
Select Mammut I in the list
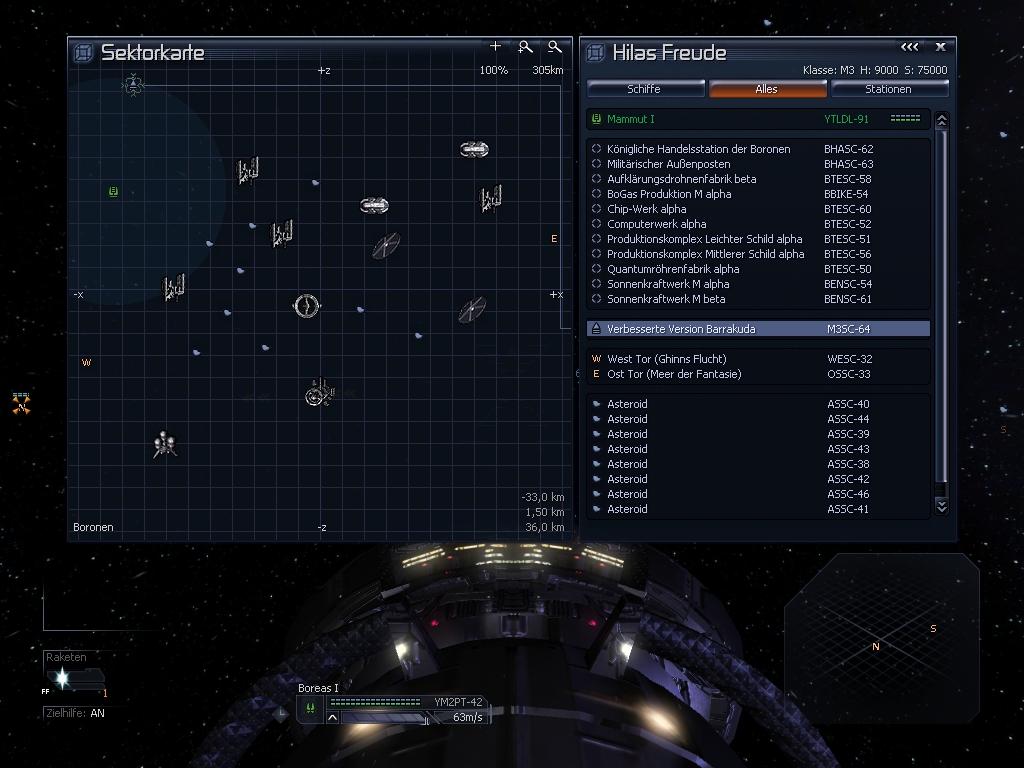[631, 119]
